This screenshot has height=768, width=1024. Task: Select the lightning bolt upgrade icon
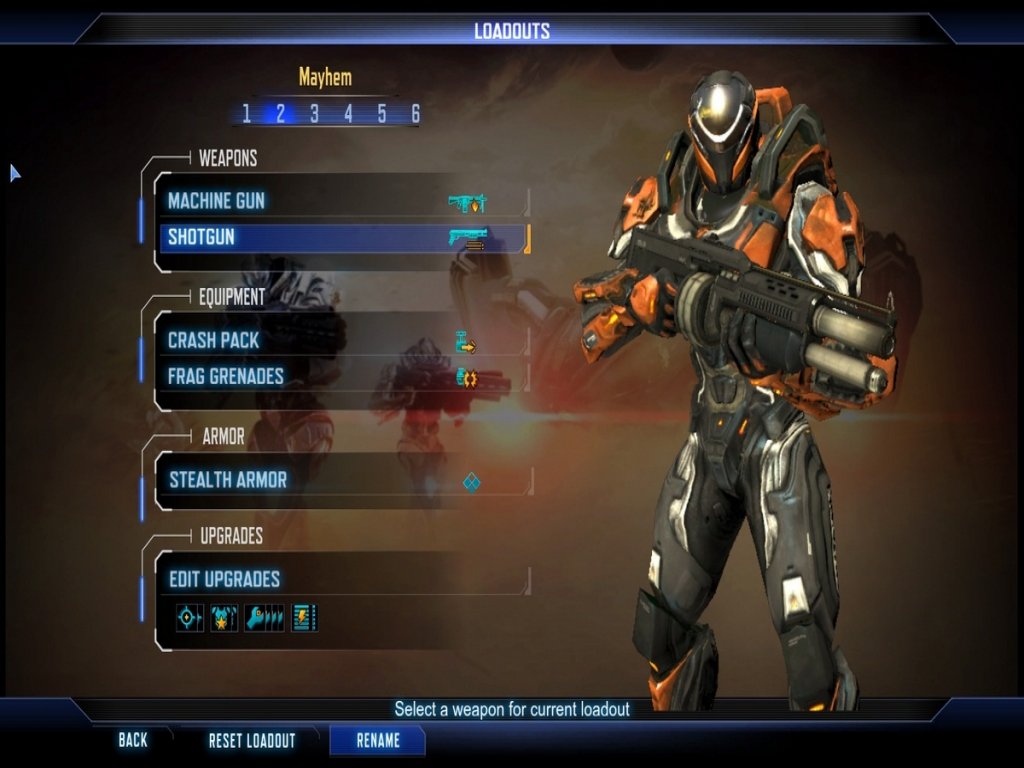pyautogui.click(x=304, y=618)
